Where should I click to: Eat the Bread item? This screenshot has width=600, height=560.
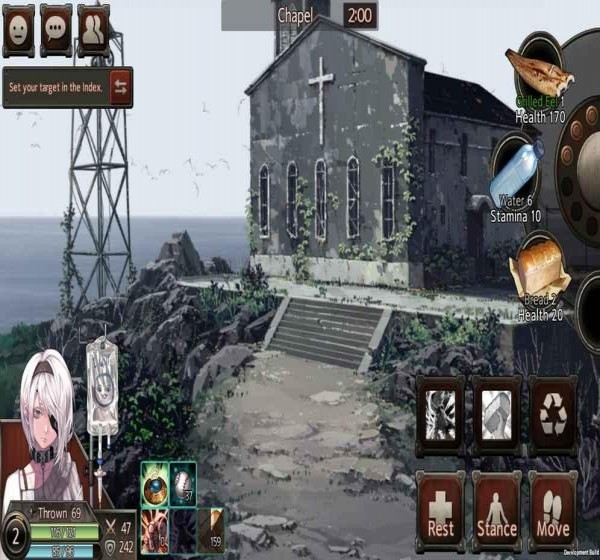[540, 270]
